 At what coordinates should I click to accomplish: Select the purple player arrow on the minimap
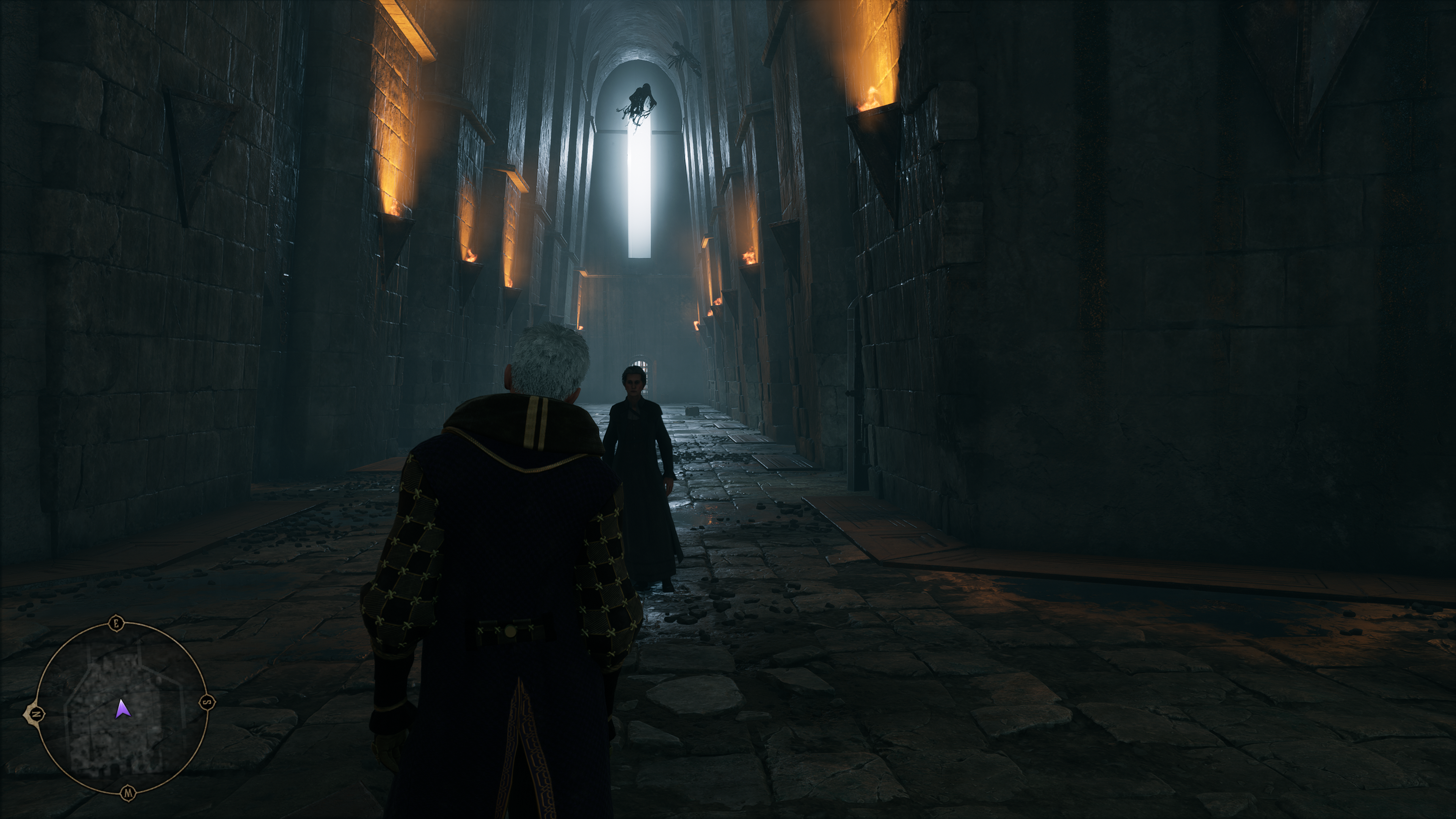tap(121, 709)
